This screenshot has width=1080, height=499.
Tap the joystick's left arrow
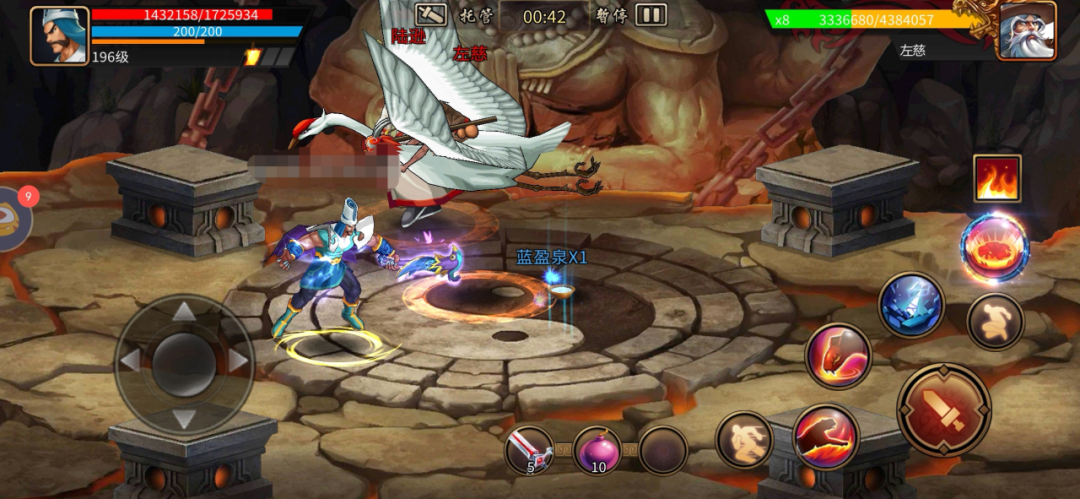click(130, 360)
